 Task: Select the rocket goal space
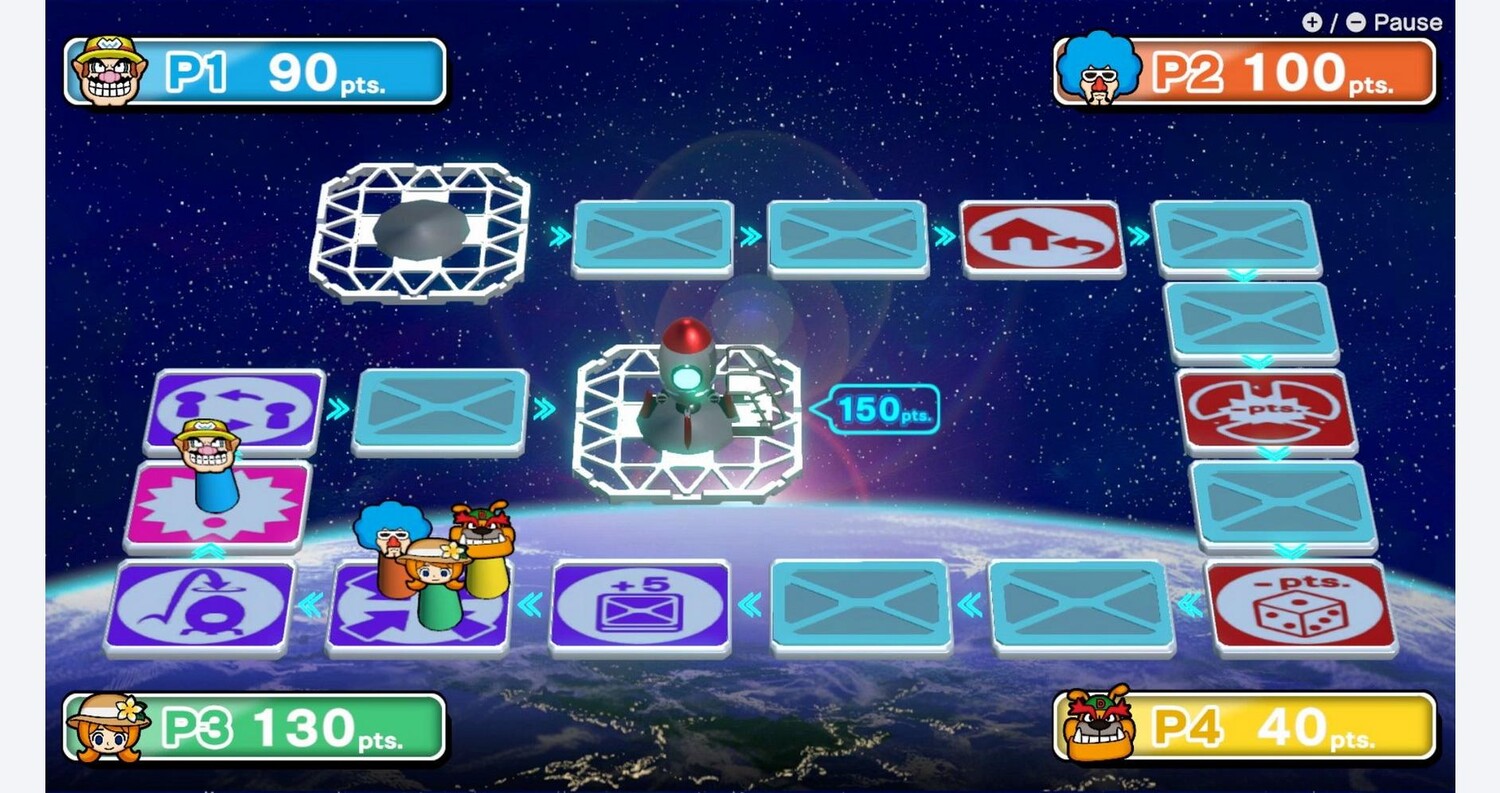pos(687,422)
